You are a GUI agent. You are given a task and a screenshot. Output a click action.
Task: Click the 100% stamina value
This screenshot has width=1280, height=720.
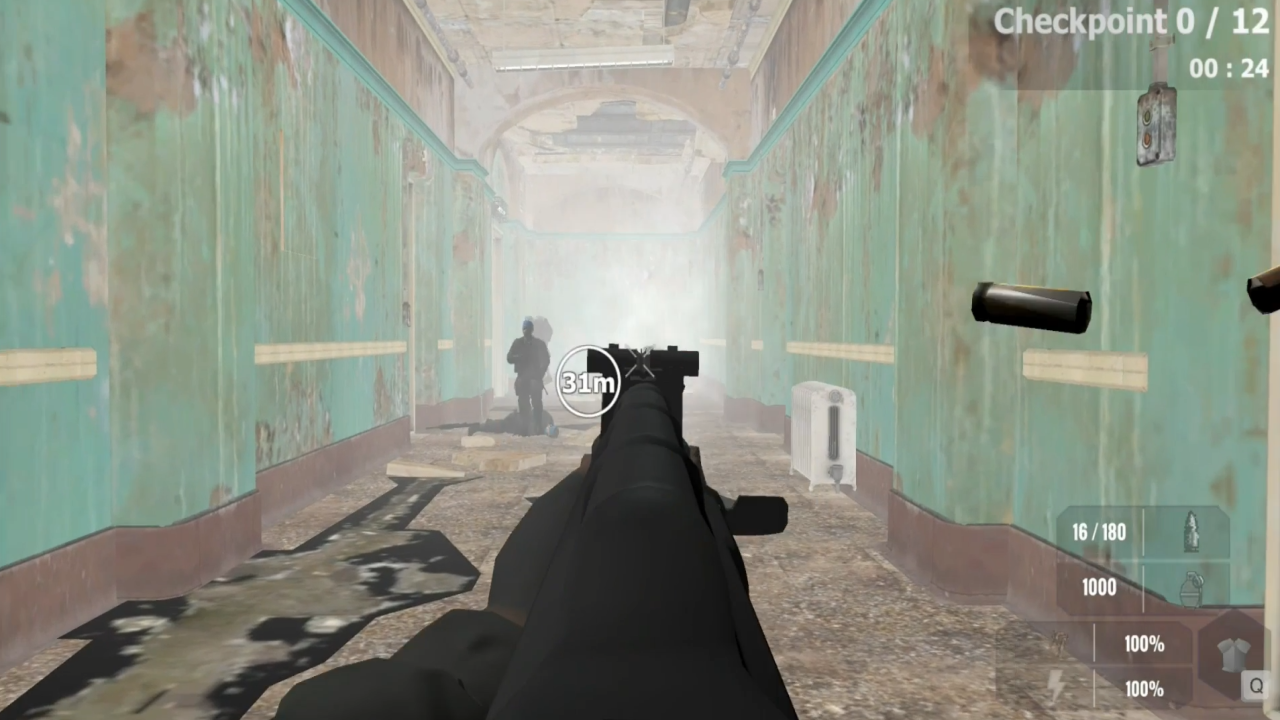(1144, 689)
